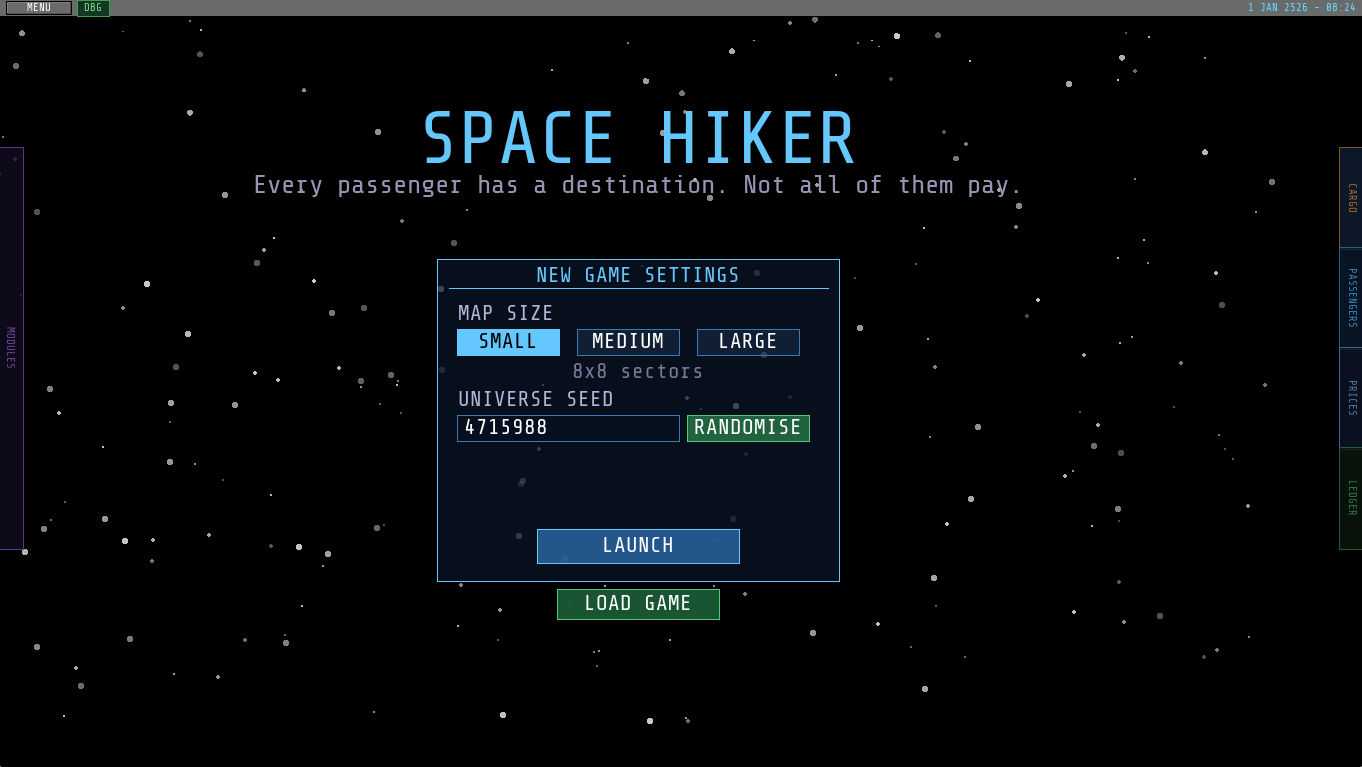Expand the Modules side panel
Screen dimensions: 1362x767
click(x=11, y=348)
